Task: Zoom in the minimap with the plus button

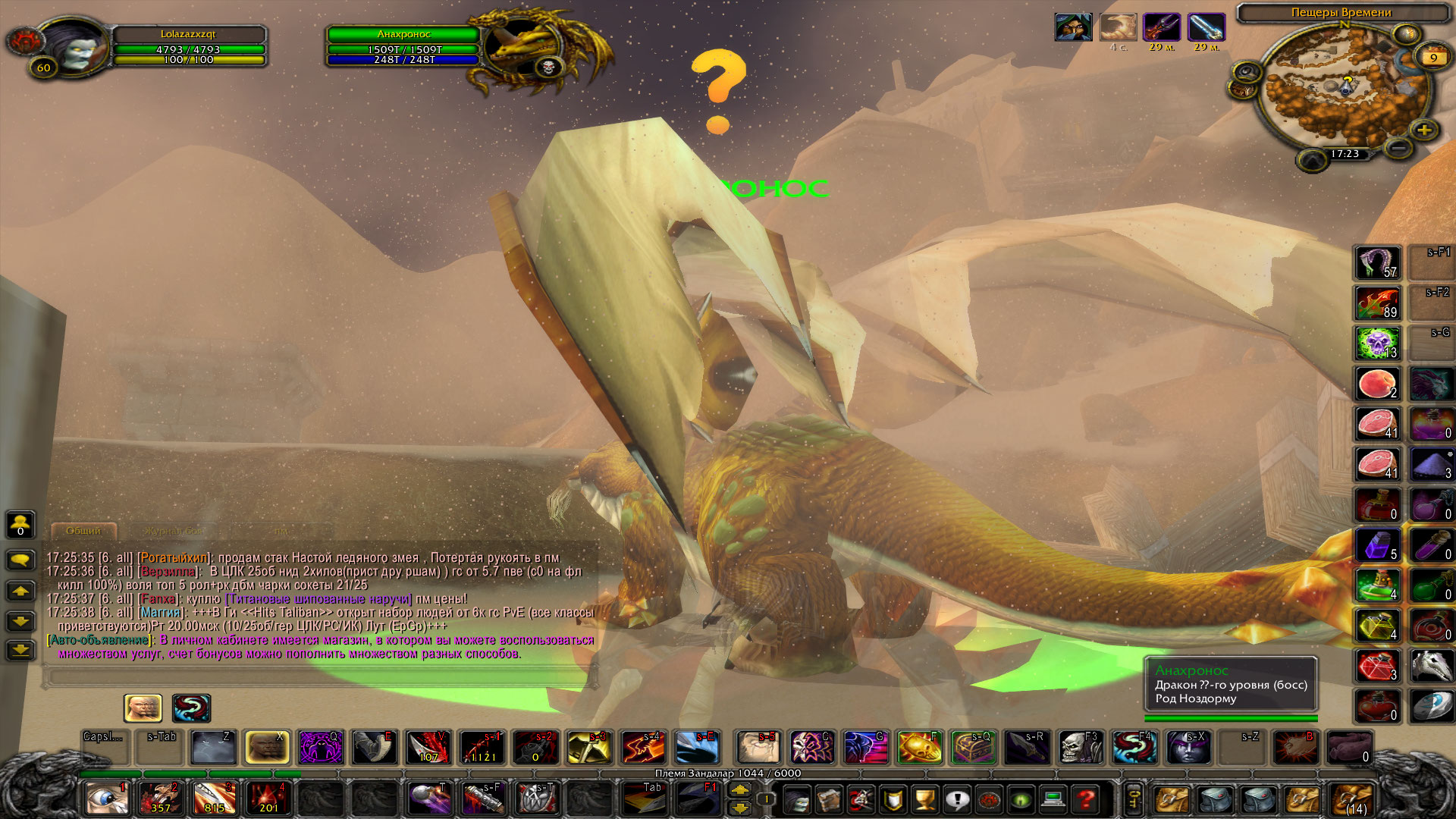Action: click(x=1424, y=130)
